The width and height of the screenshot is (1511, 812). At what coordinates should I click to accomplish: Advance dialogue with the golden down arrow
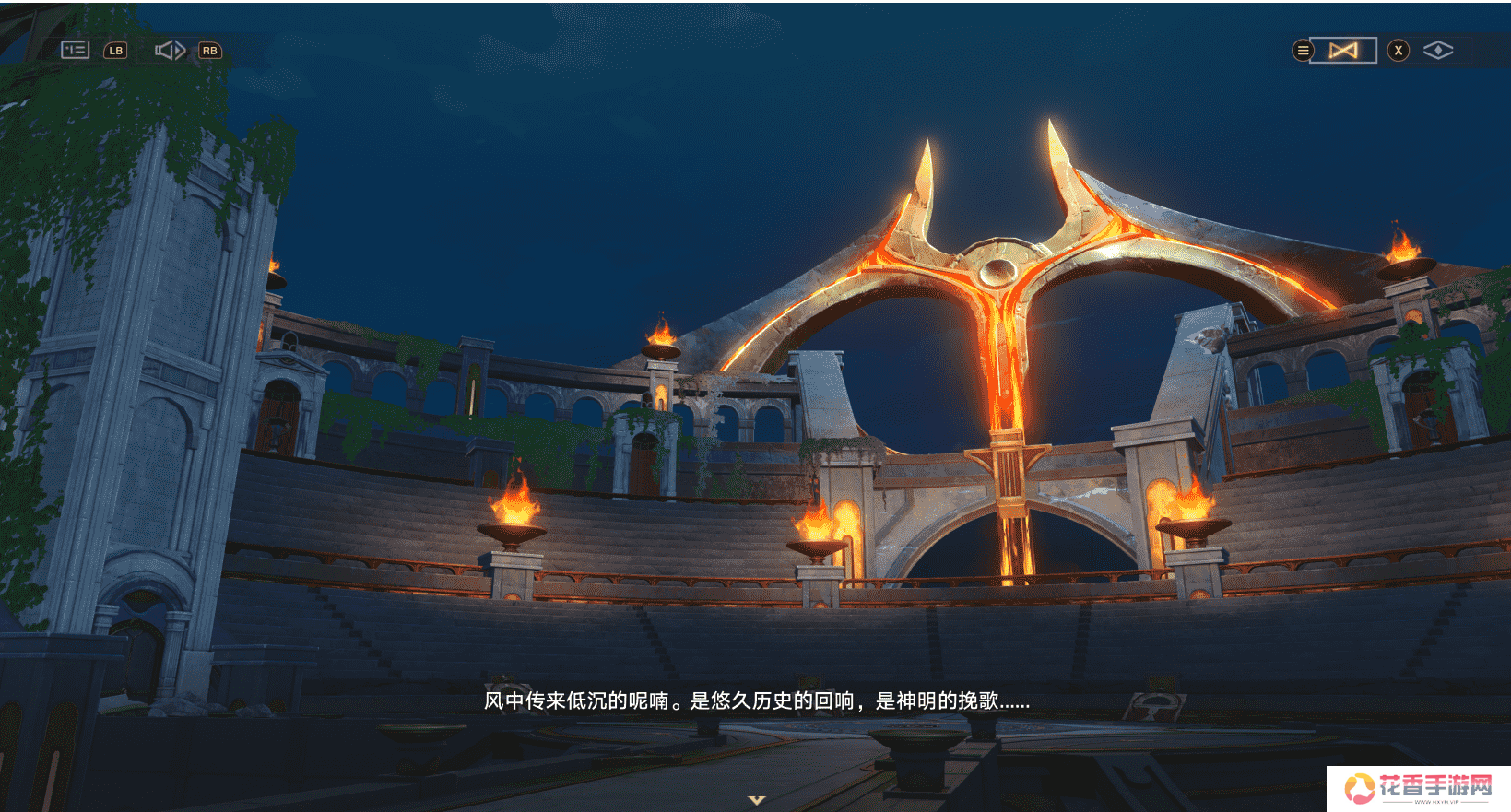pyautogui.click(x=757, y=800)
